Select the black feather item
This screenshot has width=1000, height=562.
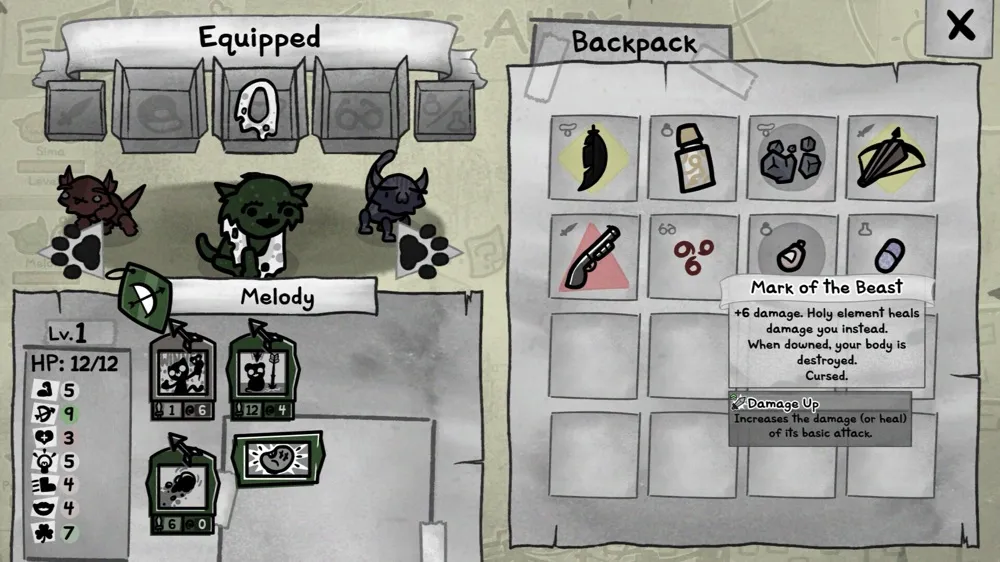[x=594, y=158]
